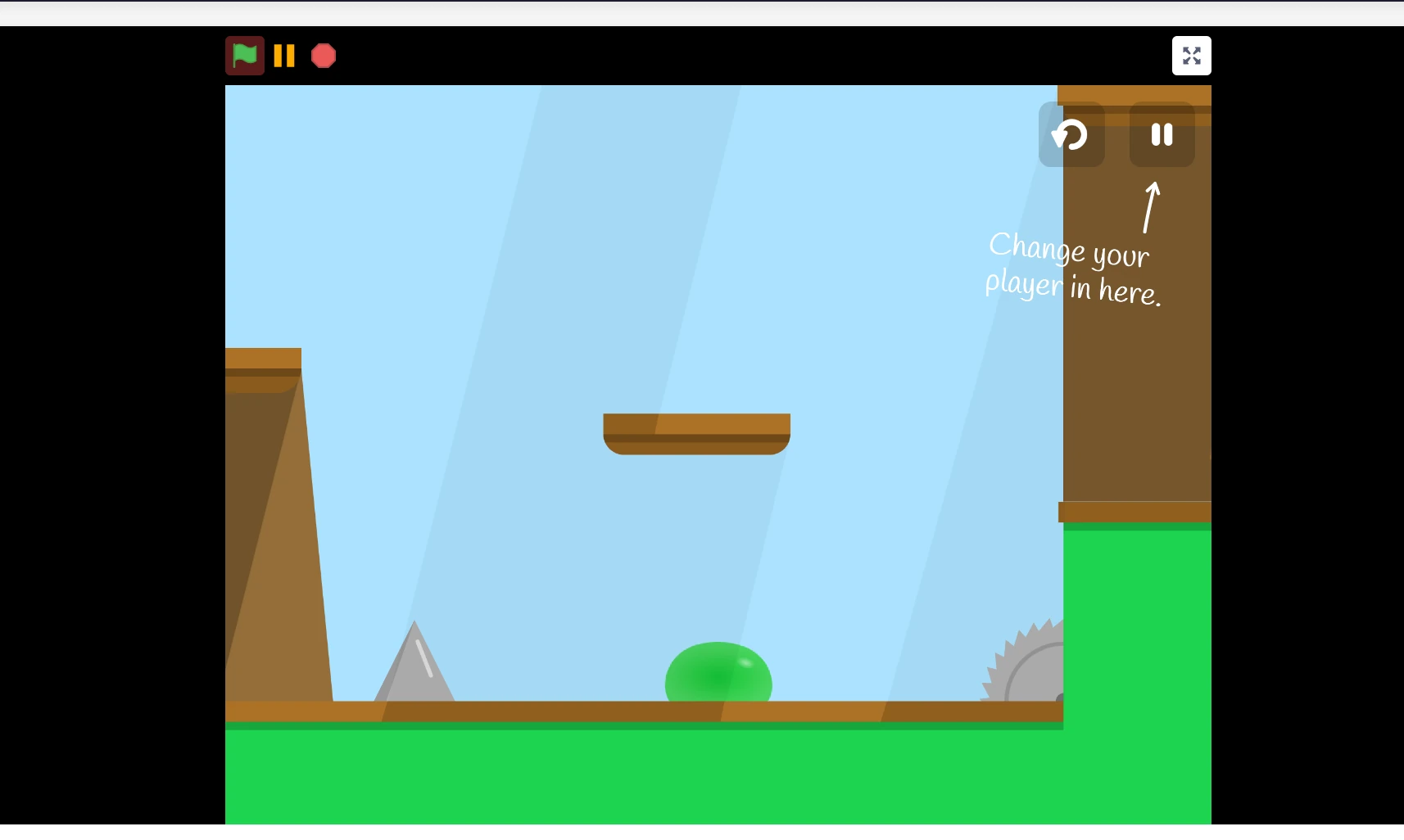The width and height of the screenshot is (1404, 840).
Task: Select the orange pause icon above the stage
Action: click(x=284, y=56)
